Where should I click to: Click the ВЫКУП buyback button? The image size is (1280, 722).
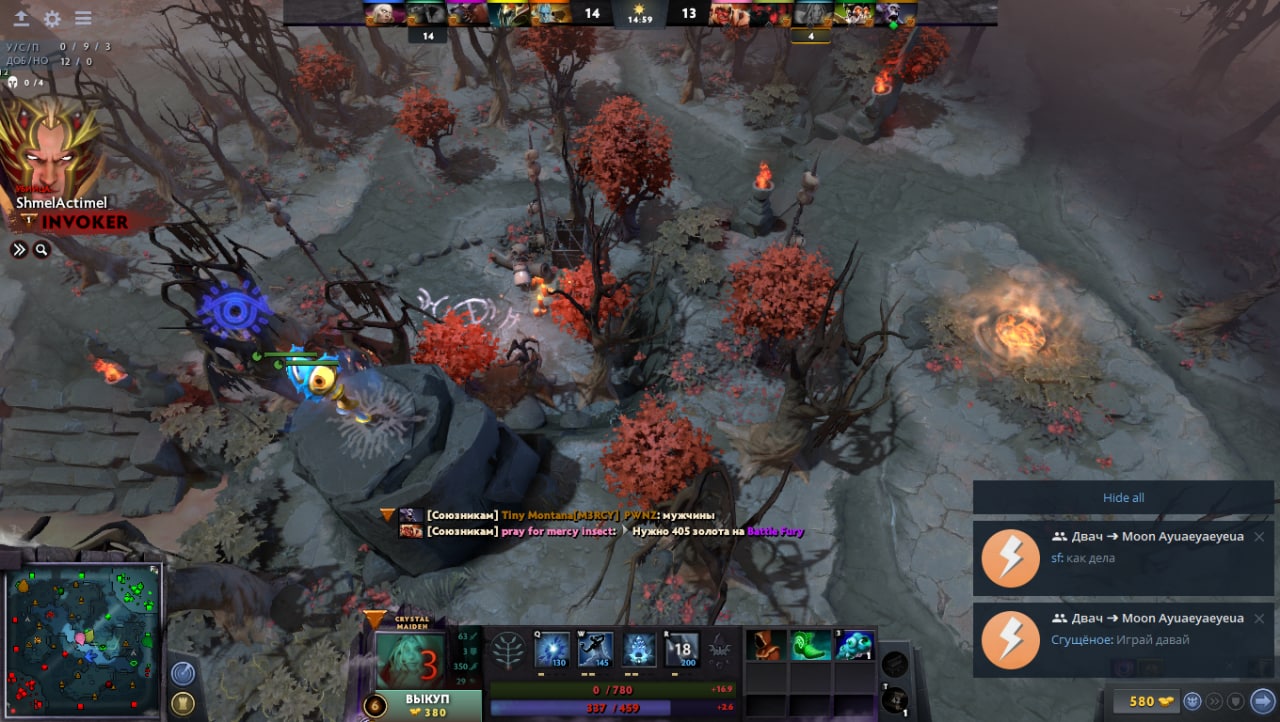pos(428,705)
